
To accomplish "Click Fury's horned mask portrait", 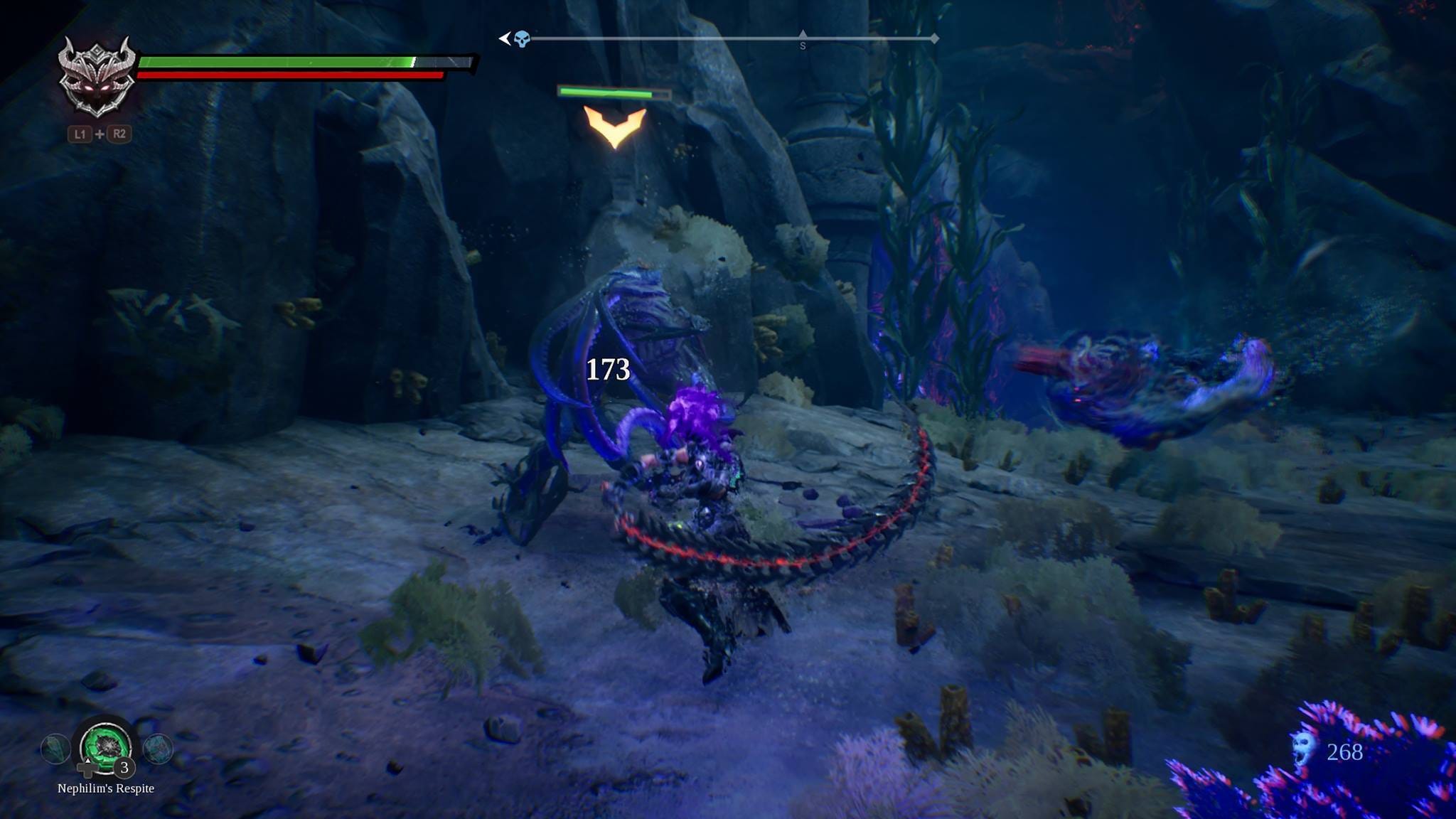I will coord(97,77).
